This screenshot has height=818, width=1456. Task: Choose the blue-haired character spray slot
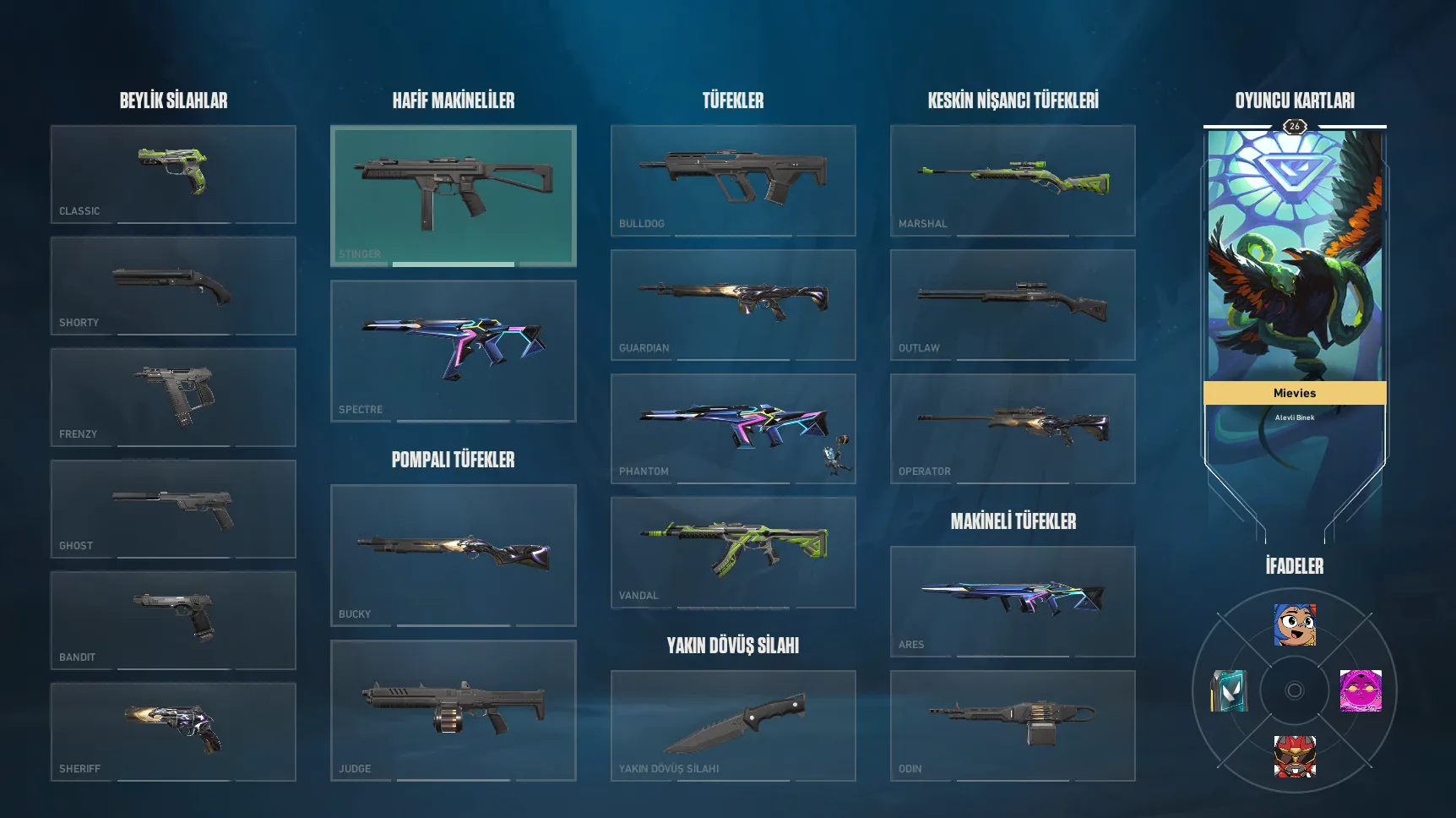(1295, 625)
